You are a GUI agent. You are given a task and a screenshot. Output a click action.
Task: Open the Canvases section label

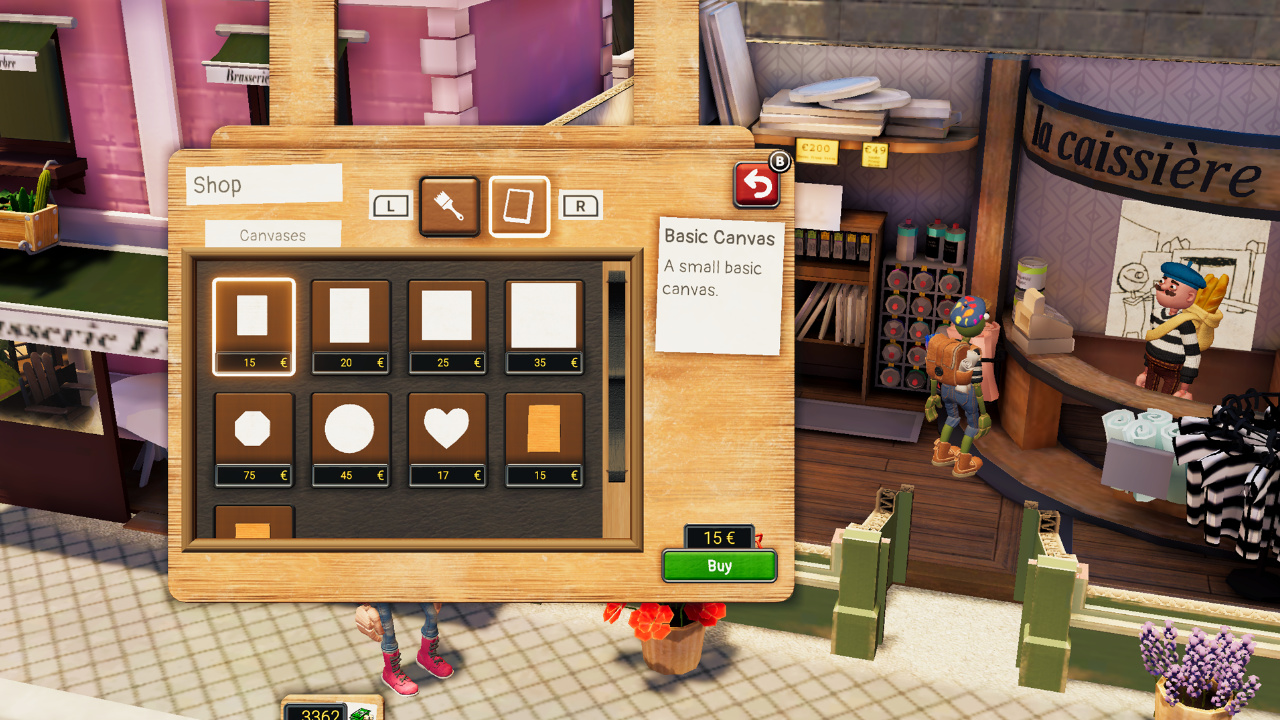(271, 233)
